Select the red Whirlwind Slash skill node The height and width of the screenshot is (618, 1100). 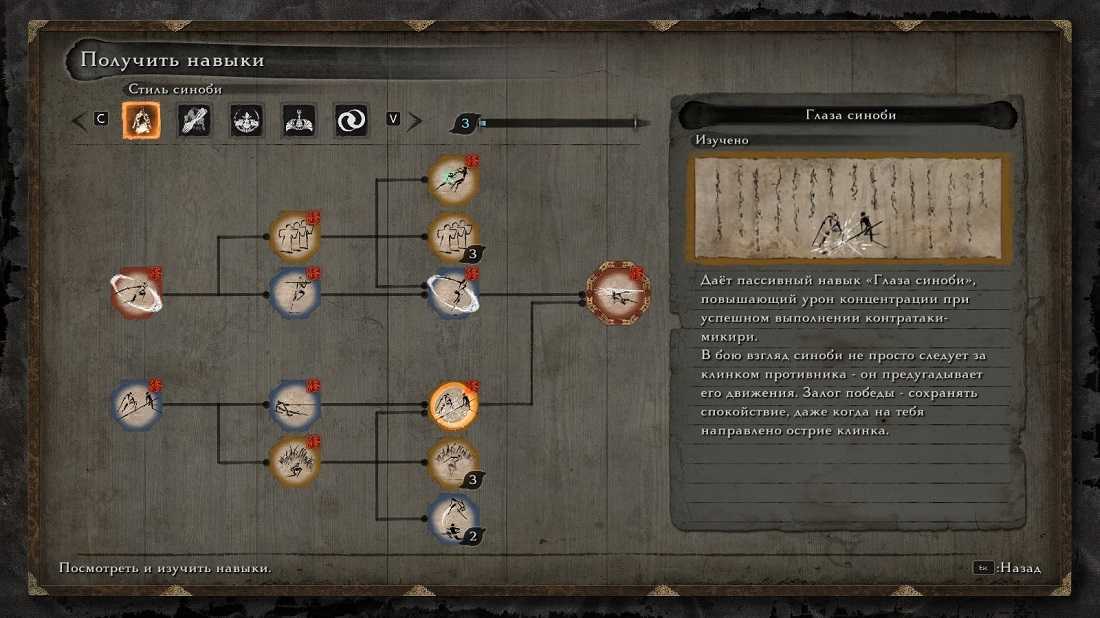pos(136,294)
